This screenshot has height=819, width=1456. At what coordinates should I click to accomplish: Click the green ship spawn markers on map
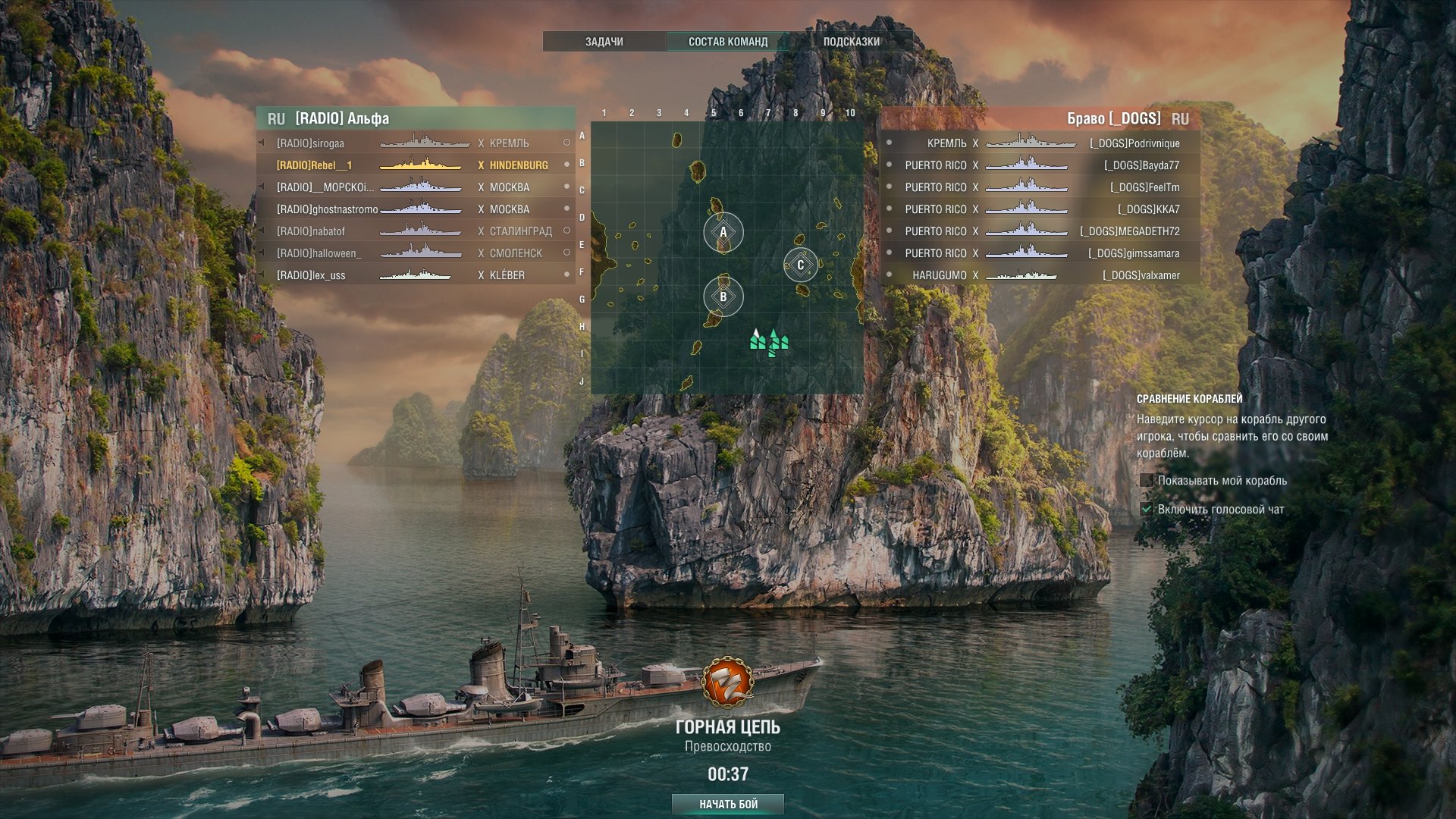pos(769,341)
